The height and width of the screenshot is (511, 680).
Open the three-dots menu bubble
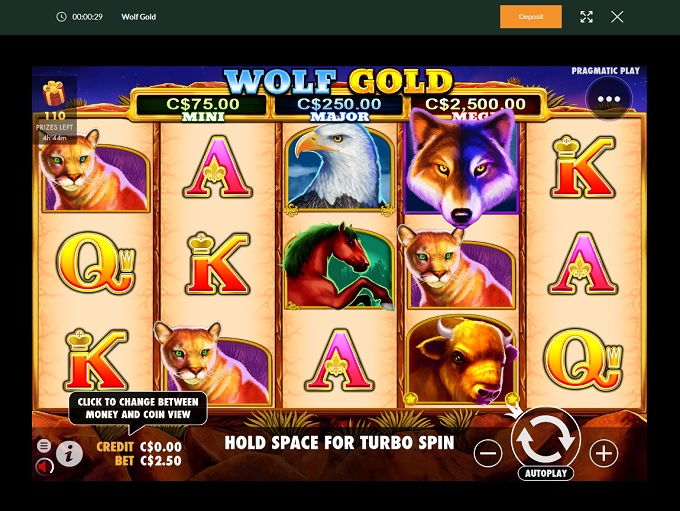point(609,99)
